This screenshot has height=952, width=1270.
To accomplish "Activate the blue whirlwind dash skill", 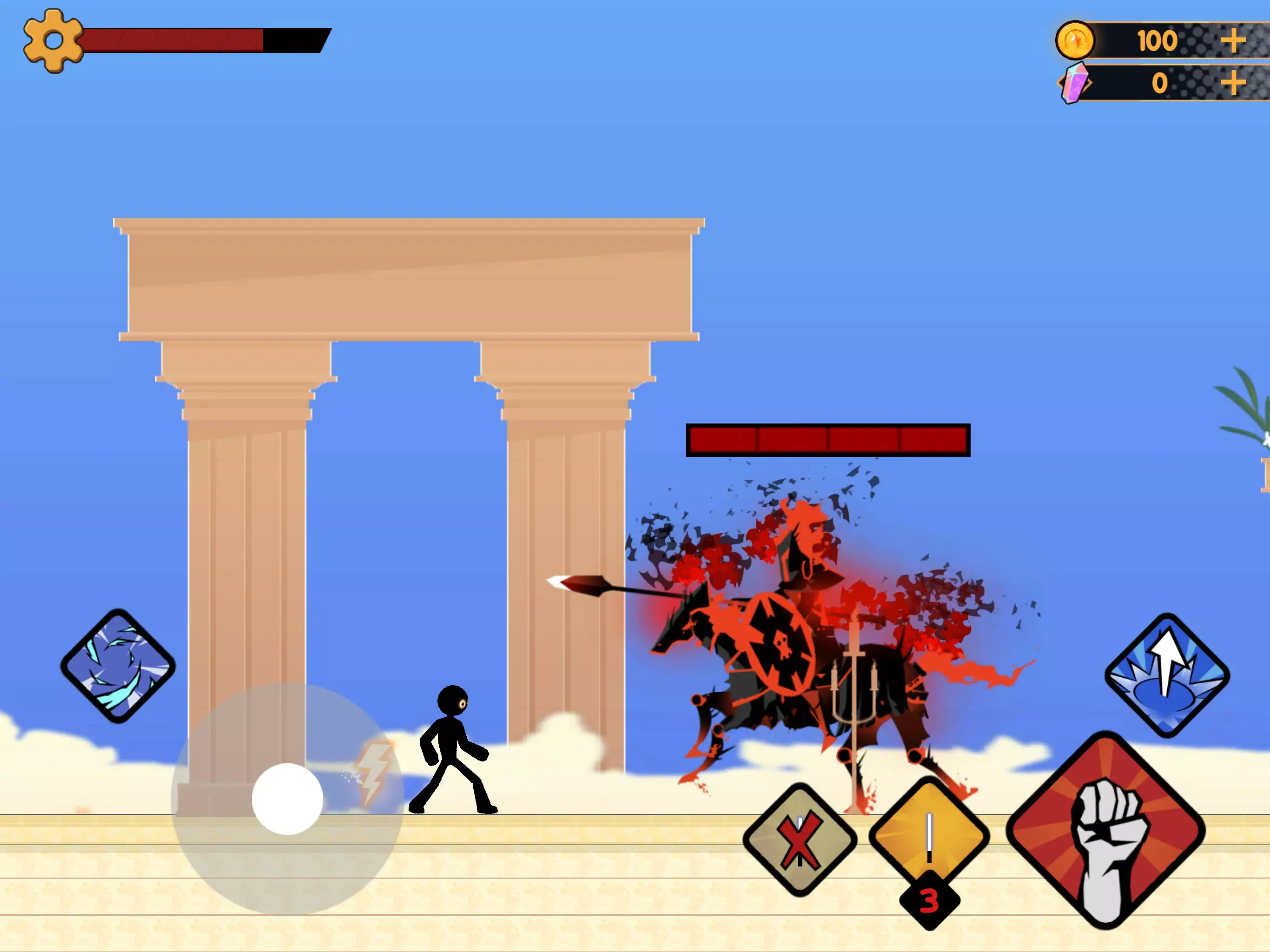I will pos(118,666).
